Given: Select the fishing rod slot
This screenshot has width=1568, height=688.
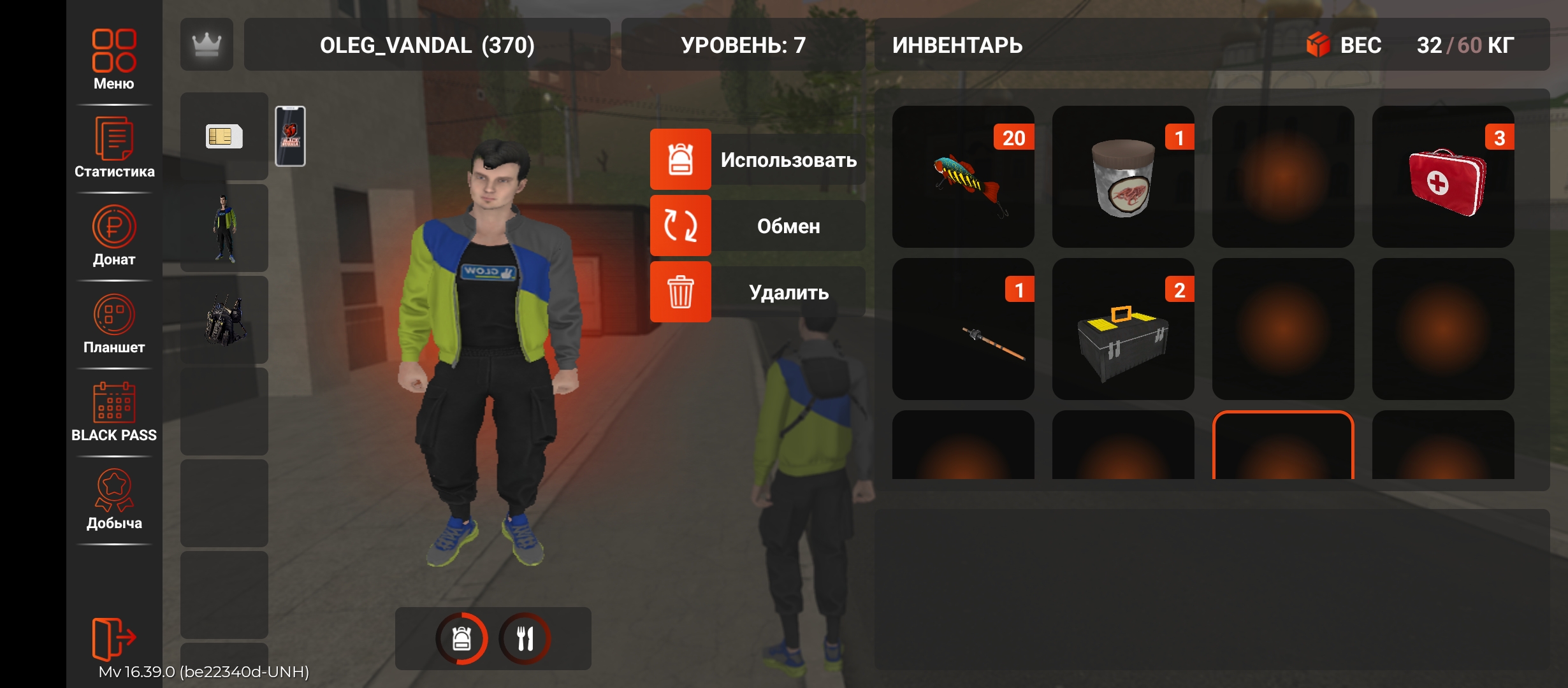Looking at the screenshot, I should point(963,329).
